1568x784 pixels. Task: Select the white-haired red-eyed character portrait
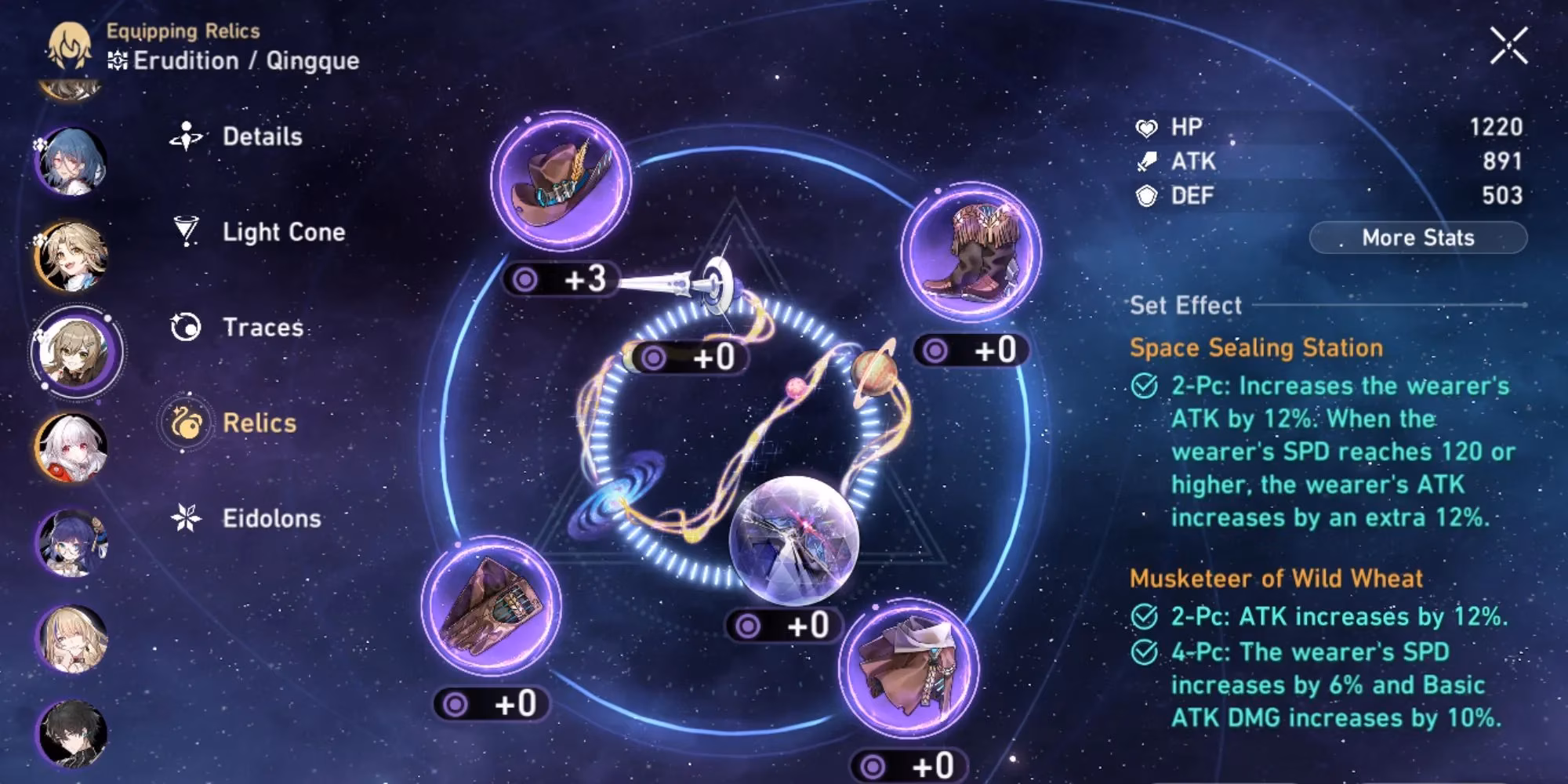[x=71, y=447]
